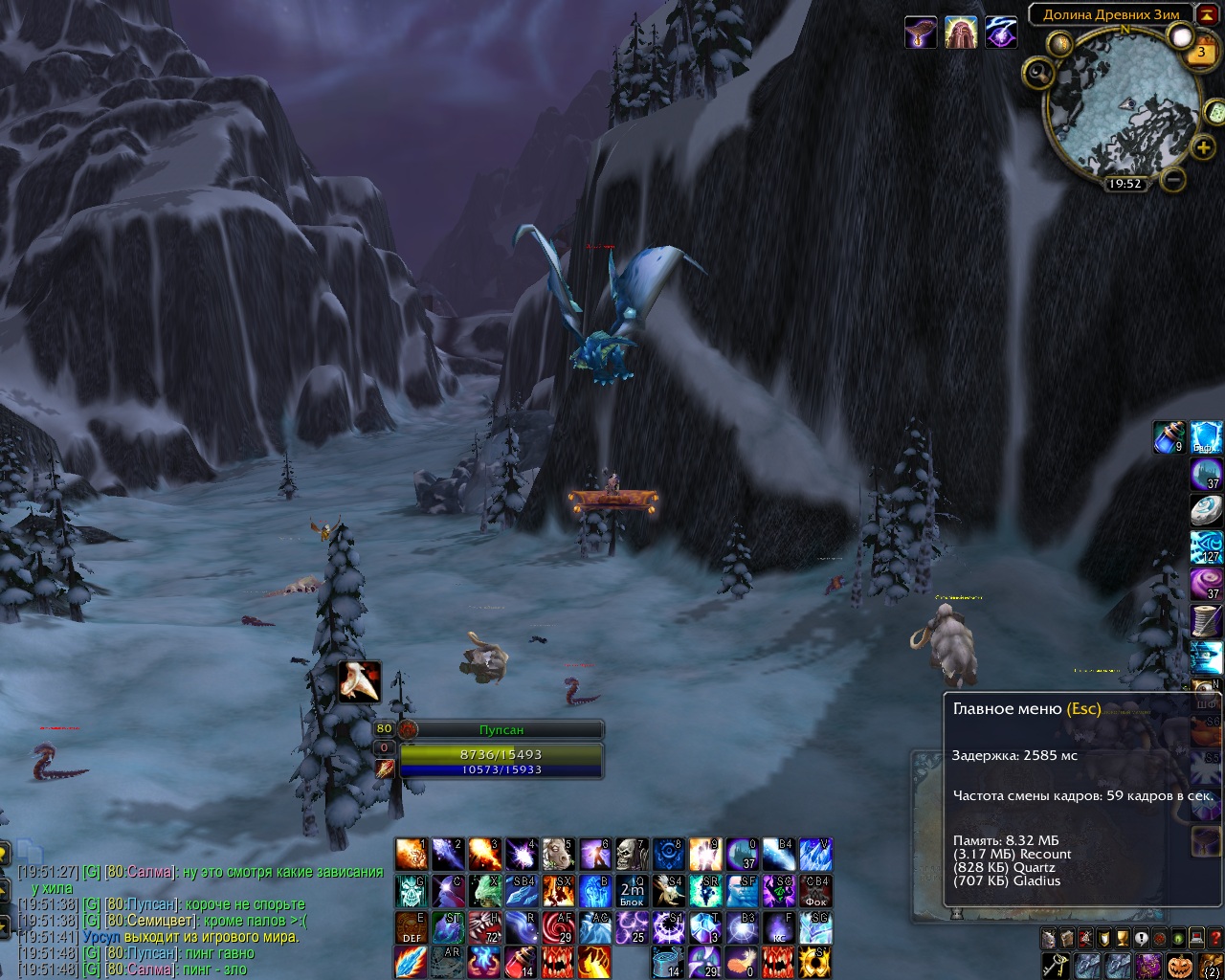Viewport: 1225px width, 980px height.
Task: Use the bandage roll with 14 stacks
Action: 667,962
